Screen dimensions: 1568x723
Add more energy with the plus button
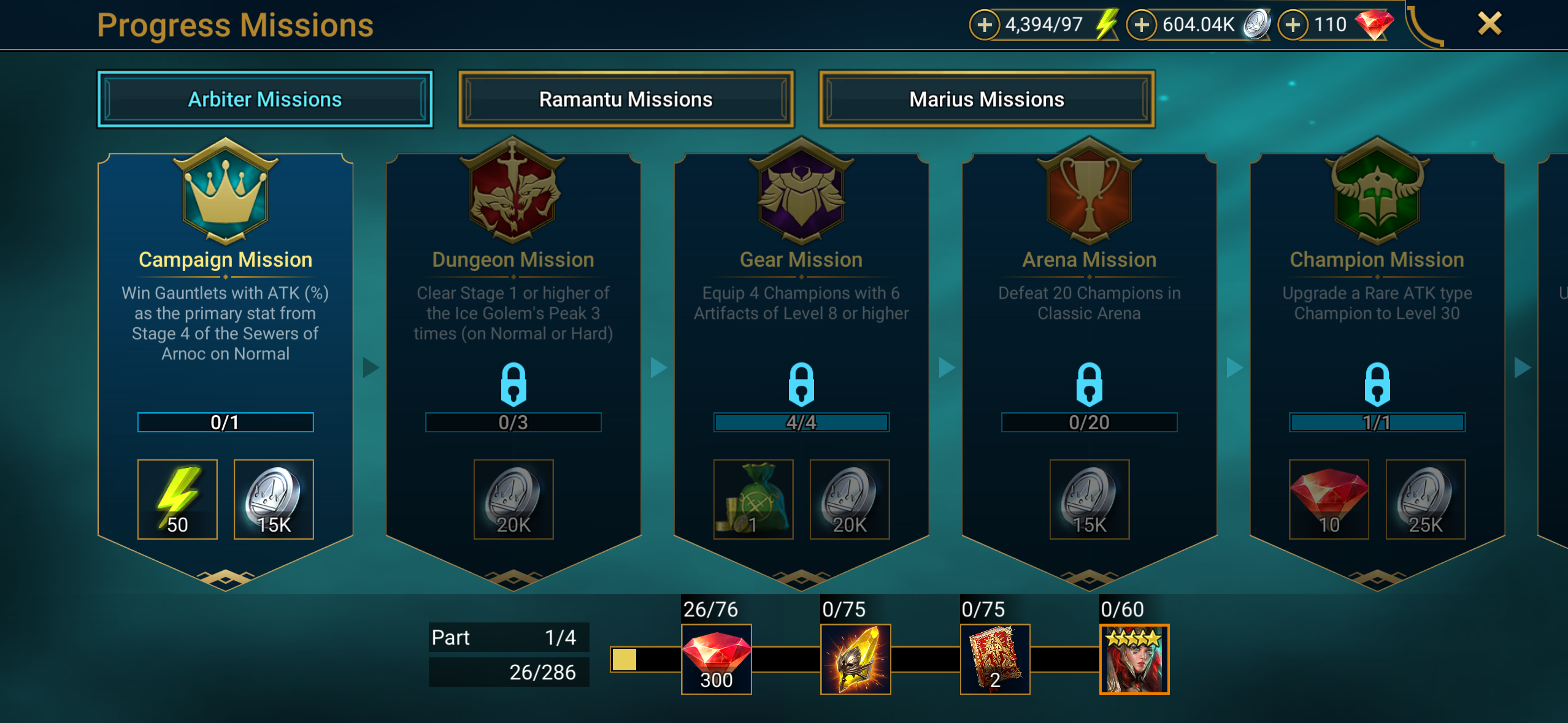pyautogui.click(x=985, y=25)
